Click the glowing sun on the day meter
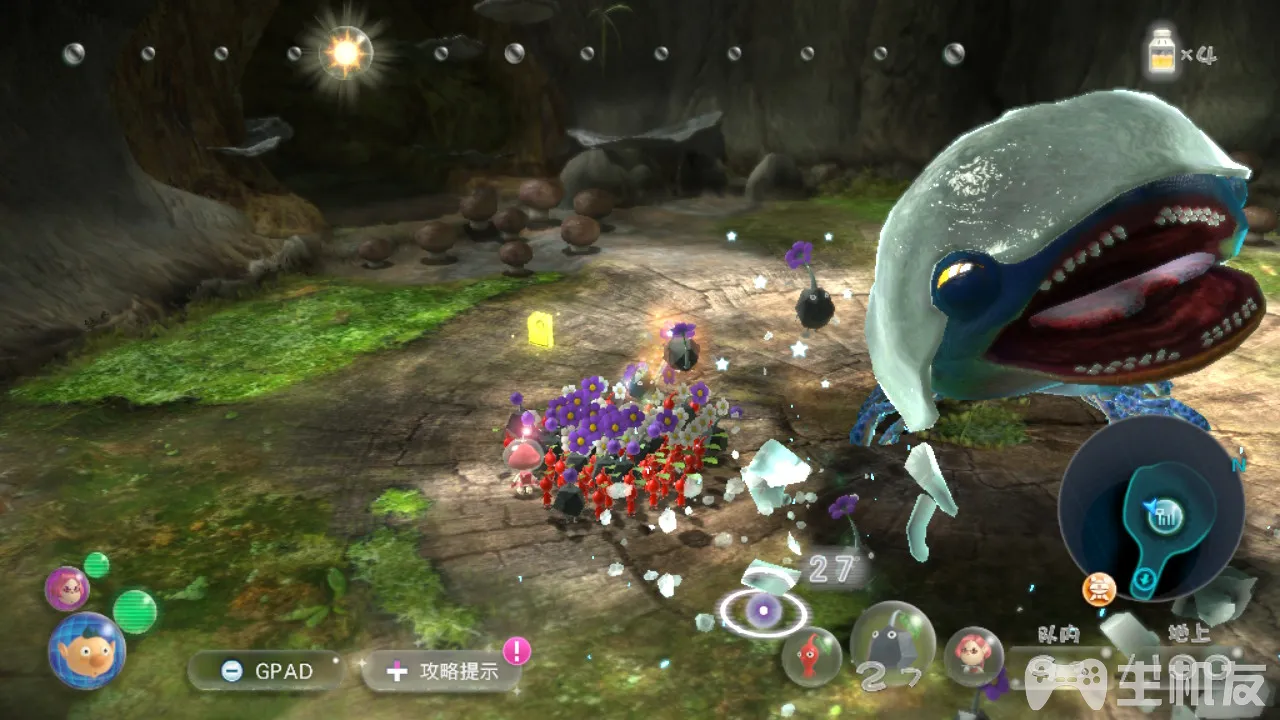 click(x=345, y=53)
